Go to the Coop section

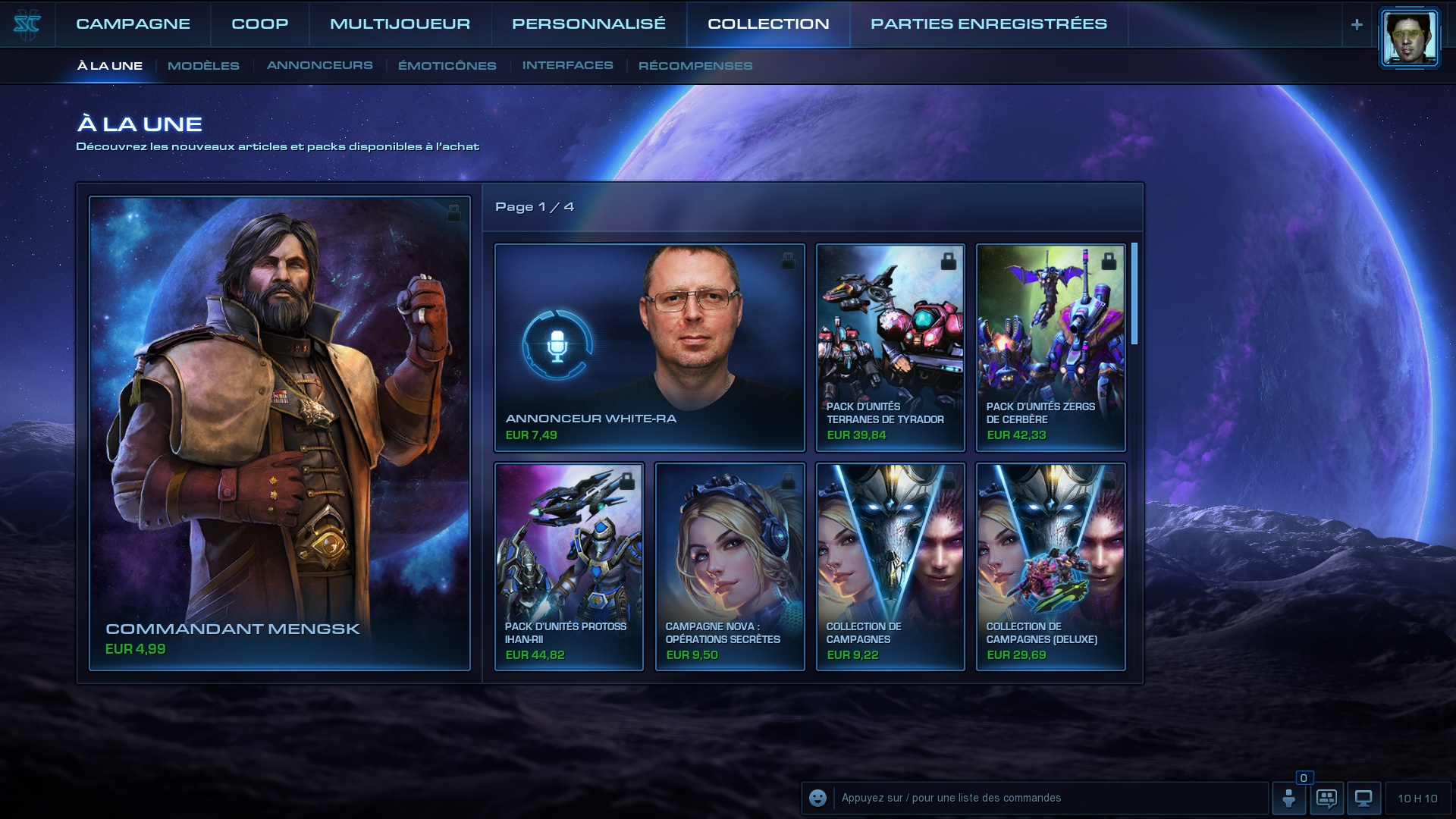tap(259, 24)
